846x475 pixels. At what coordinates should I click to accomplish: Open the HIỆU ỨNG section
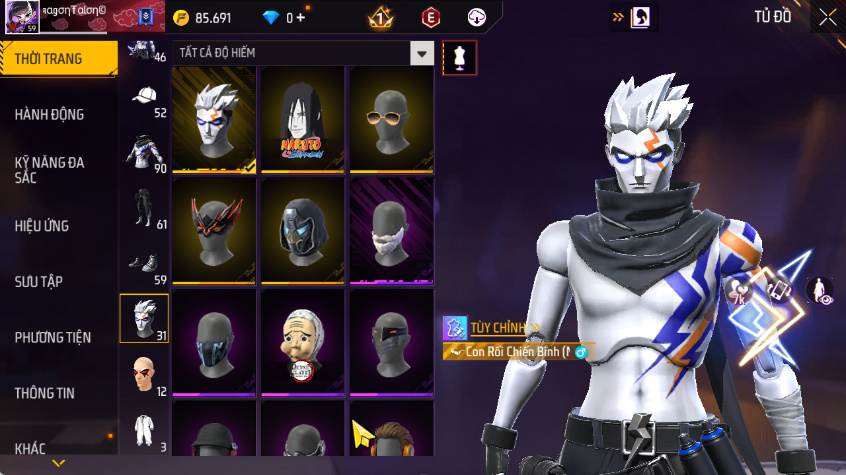coord(42,226)
